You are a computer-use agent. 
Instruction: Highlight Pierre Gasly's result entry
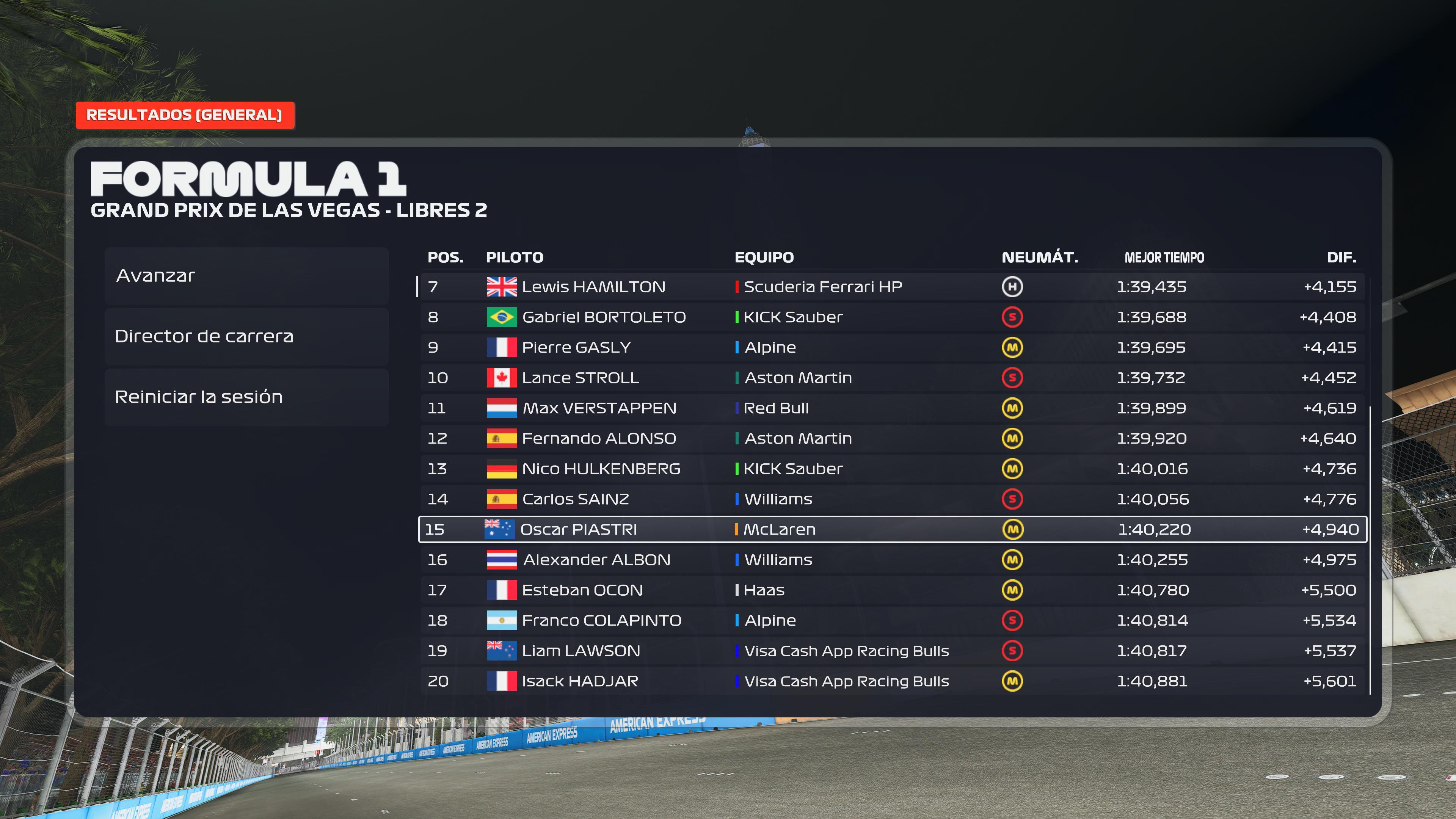click(892, 348)
